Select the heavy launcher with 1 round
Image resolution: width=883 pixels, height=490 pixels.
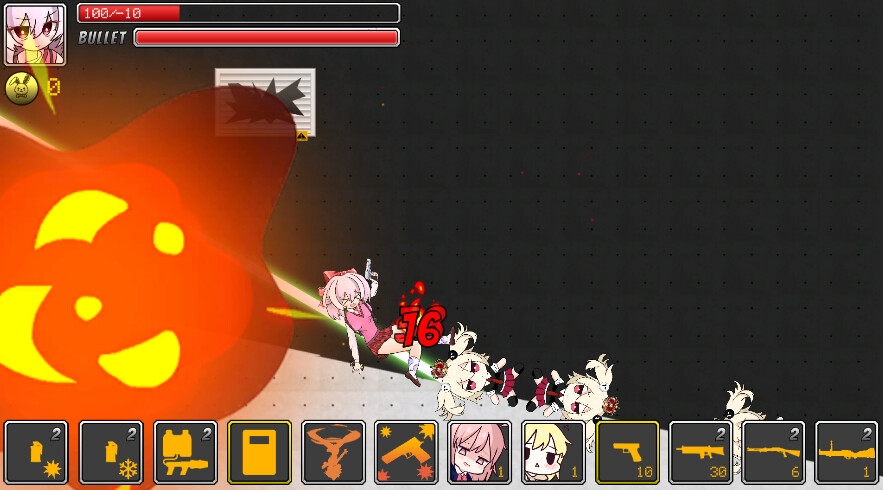(847, 452)
